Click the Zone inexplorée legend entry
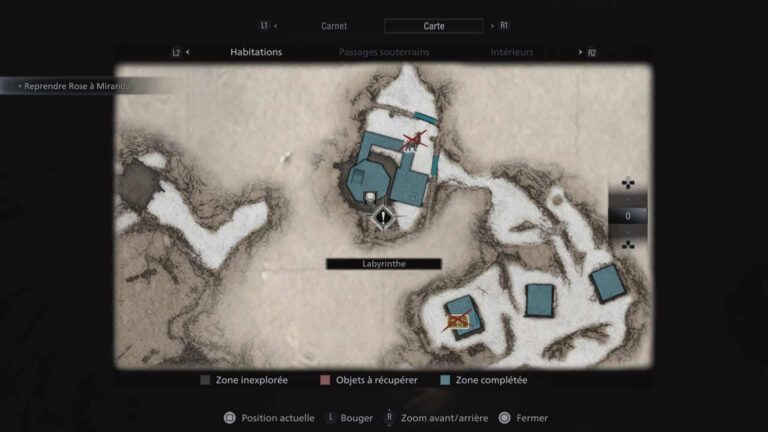768x432 pixels. (246, 380)
